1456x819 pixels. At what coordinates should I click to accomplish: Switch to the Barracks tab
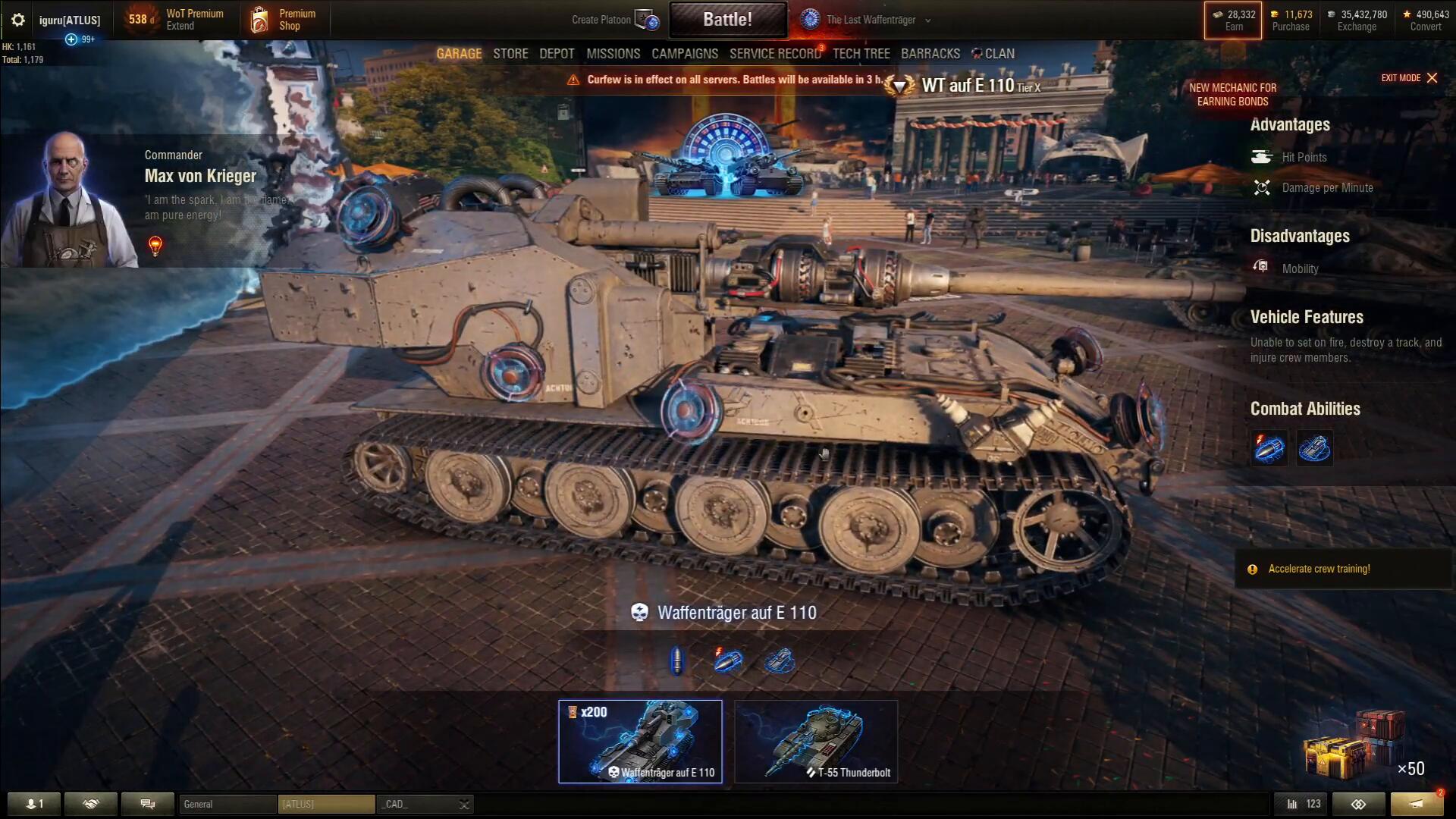(930, 54)
